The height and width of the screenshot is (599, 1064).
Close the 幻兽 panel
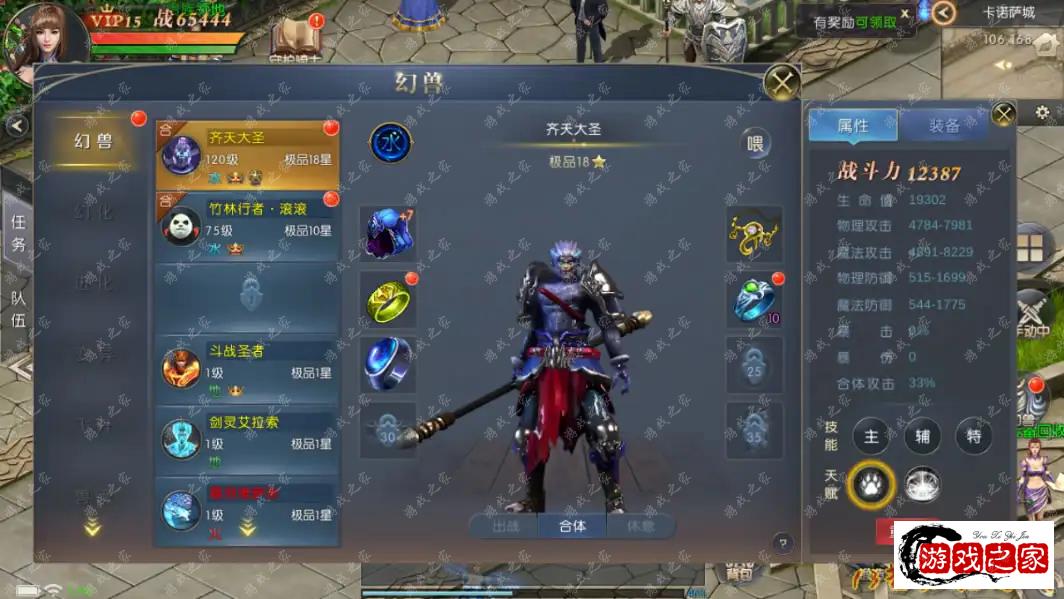tap(782, 81)
